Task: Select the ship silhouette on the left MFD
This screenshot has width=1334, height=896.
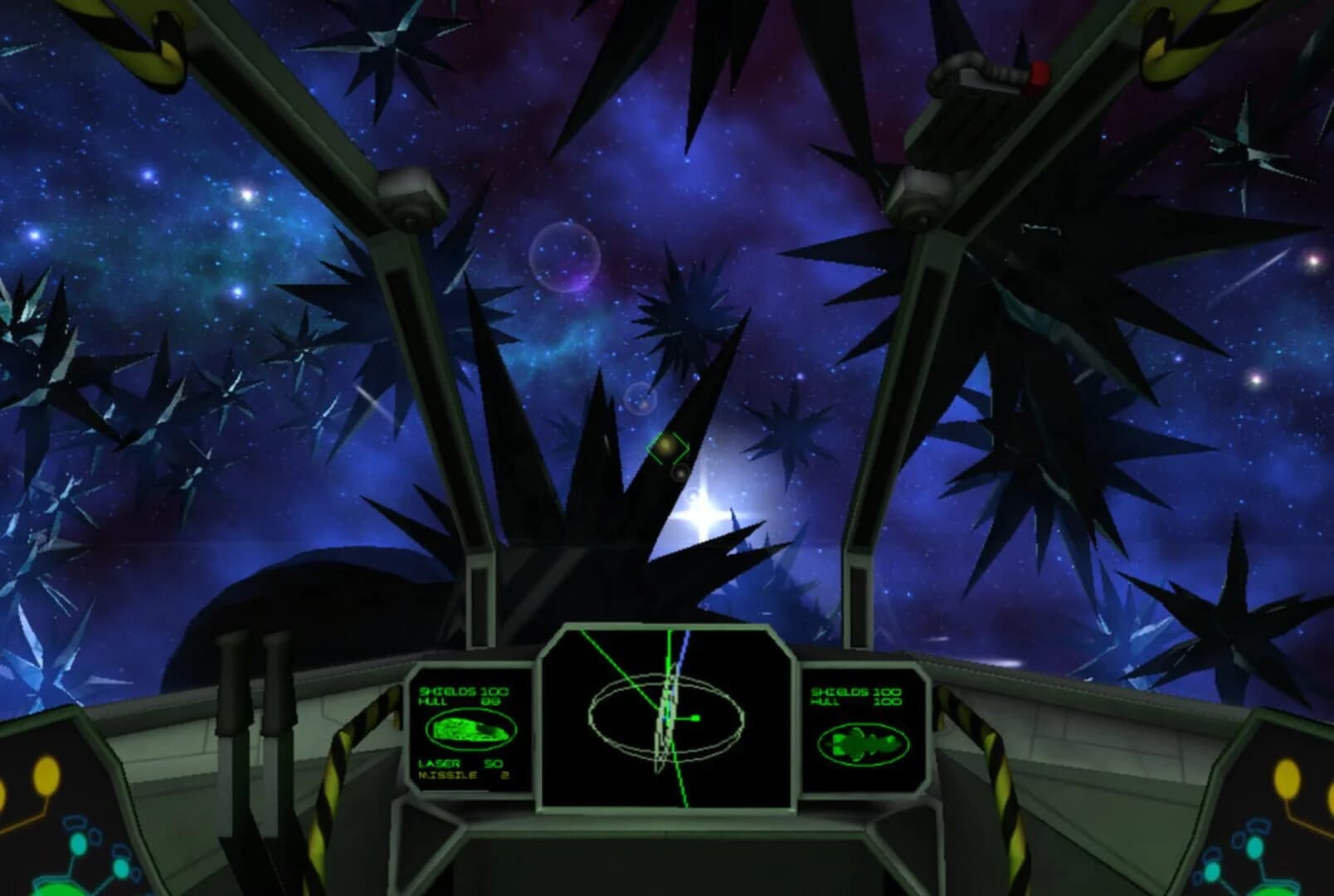Action: pos(470,729)
